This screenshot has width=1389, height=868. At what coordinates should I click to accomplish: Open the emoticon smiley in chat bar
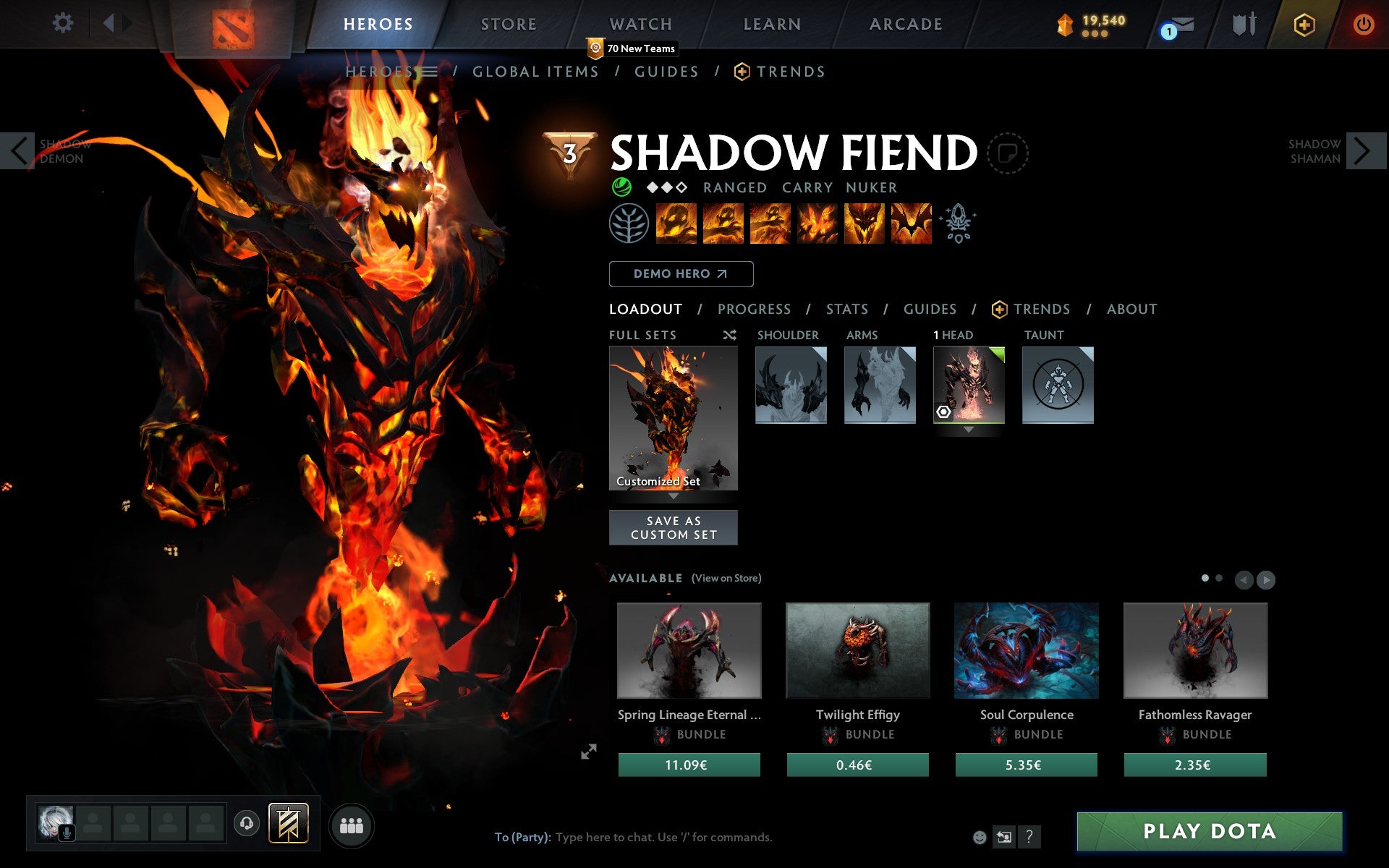coord(979,838)
